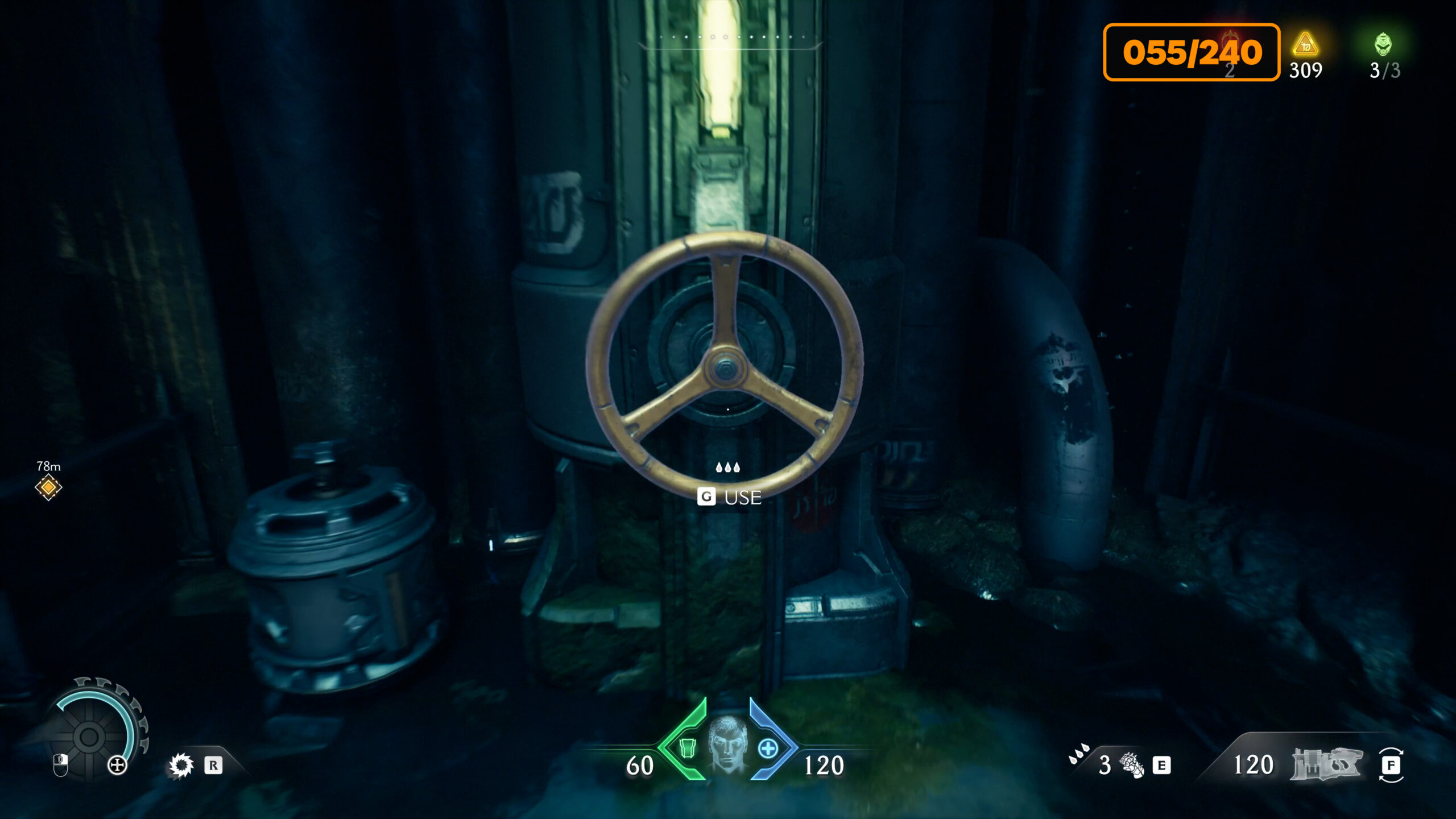
Task: Select the green armor icon
Action: point(687,748)
